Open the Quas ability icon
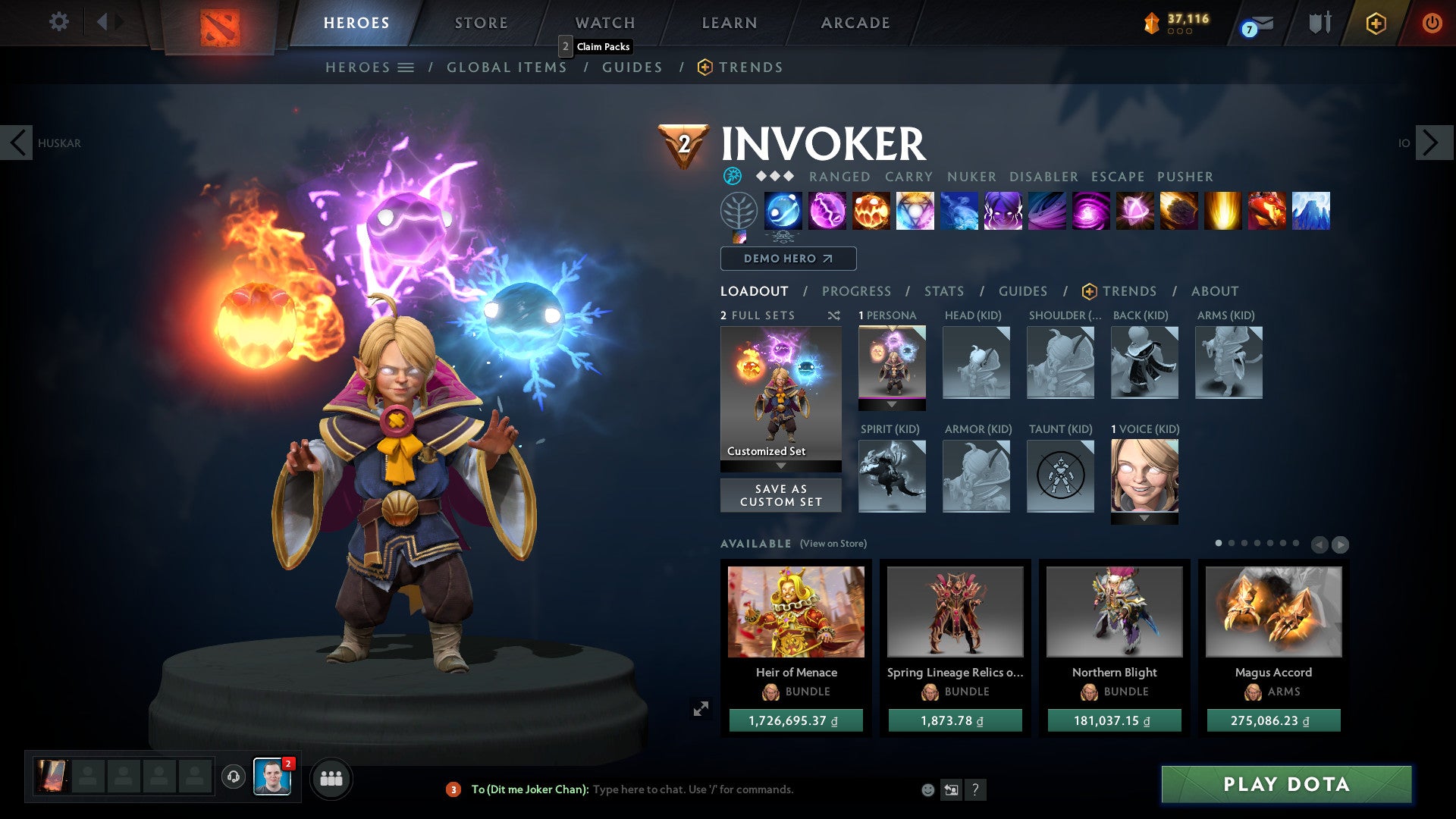Screen dimensions: 1456x819 (x=783, y=212)
